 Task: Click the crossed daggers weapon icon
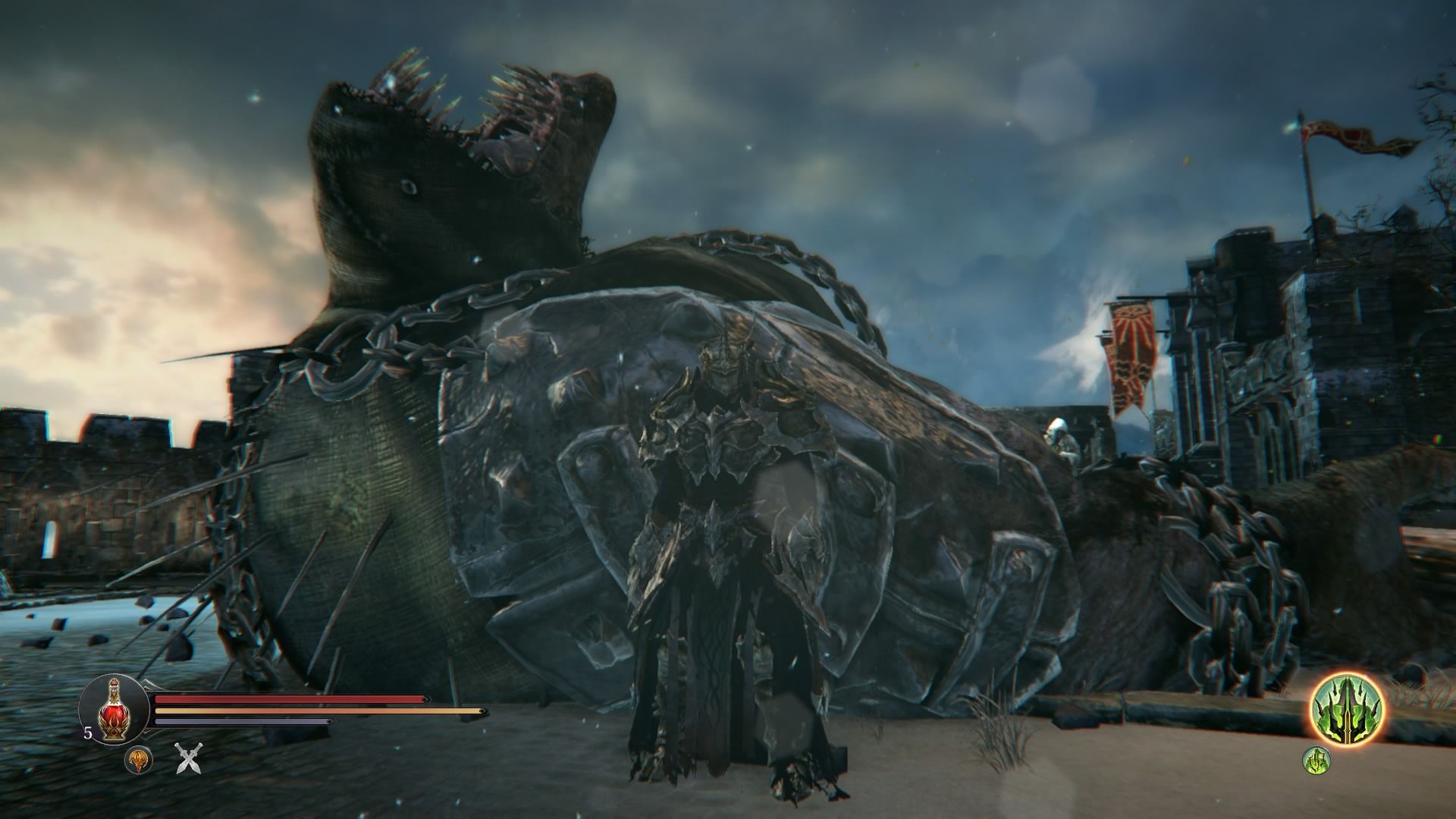(x=188, y=758)
